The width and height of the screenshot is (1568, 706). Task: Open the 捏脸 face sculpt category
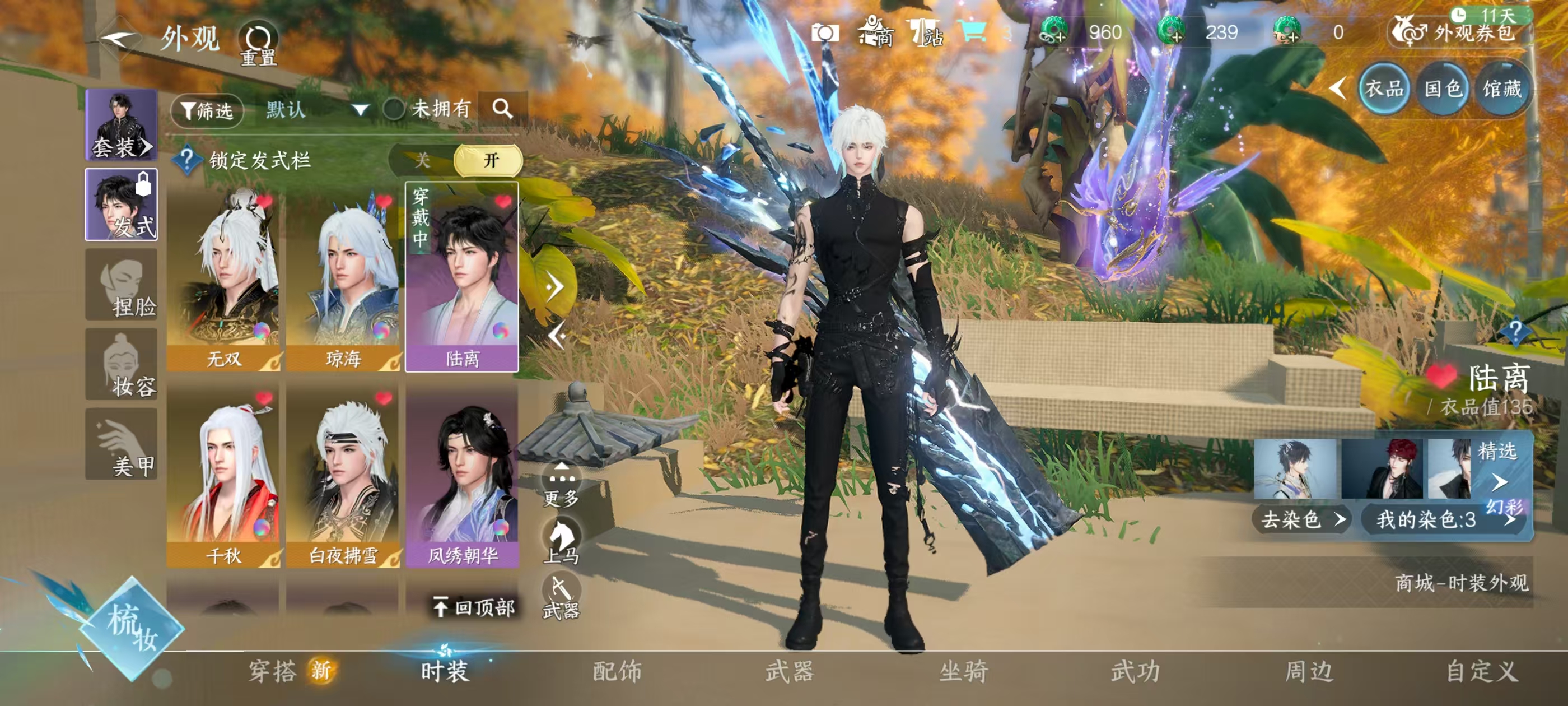coord(121,285)
